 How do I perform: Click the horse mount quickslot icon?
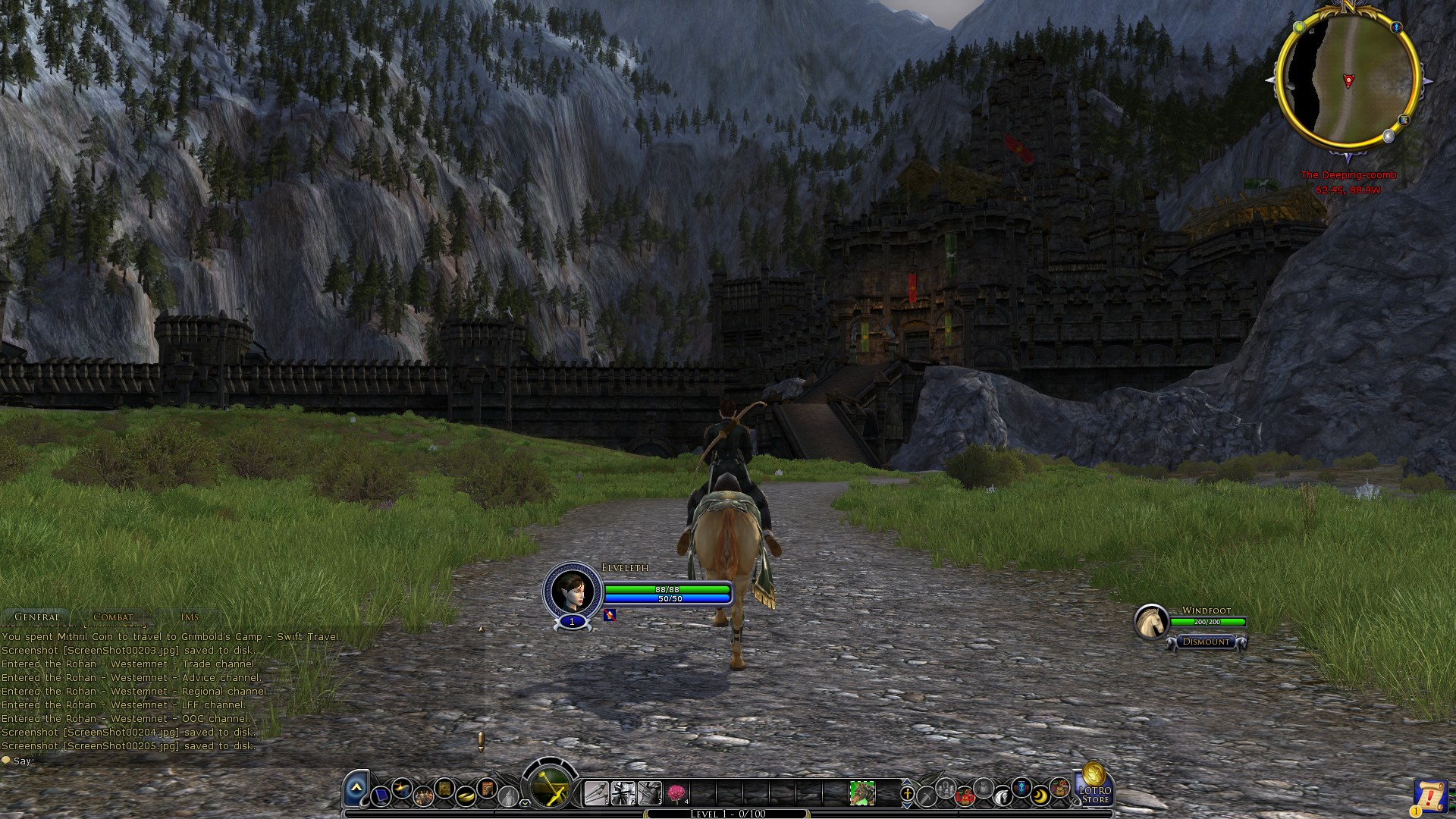pos(862,793)
